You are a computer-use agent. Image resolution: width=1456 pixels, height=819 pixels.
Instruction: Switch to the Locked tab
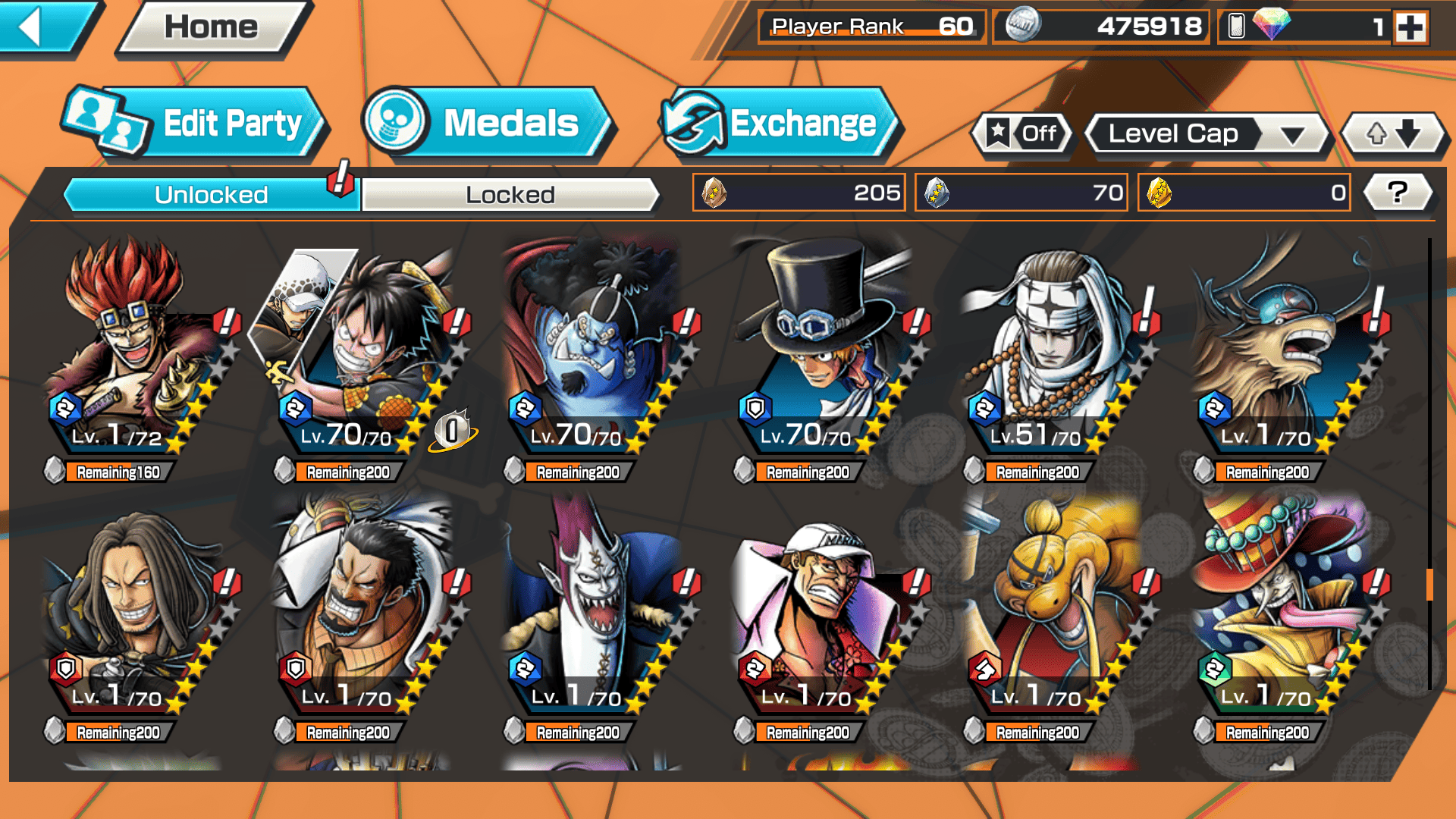(510, 195)
